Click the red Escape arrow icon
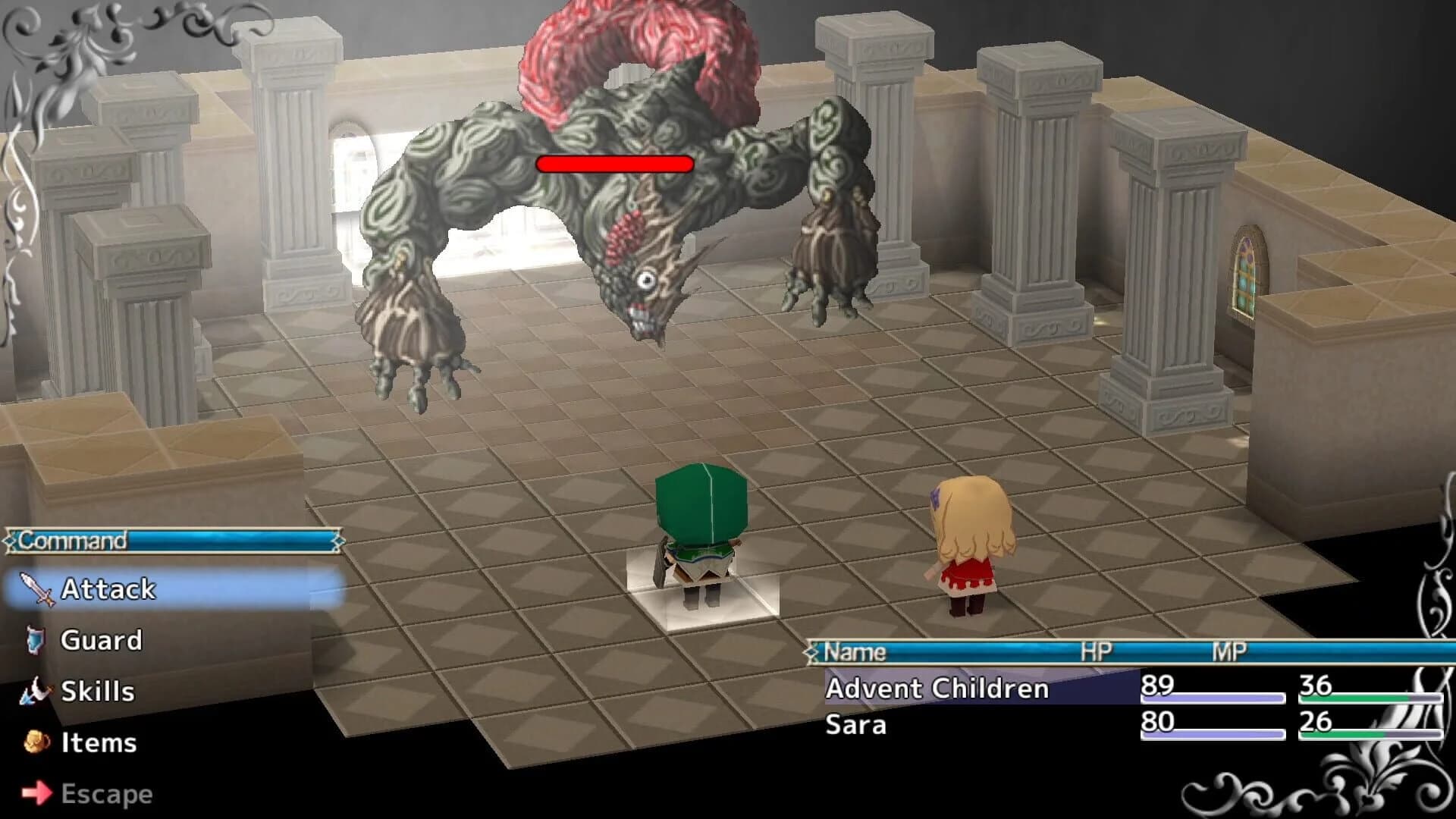 [x=36, y=794]
